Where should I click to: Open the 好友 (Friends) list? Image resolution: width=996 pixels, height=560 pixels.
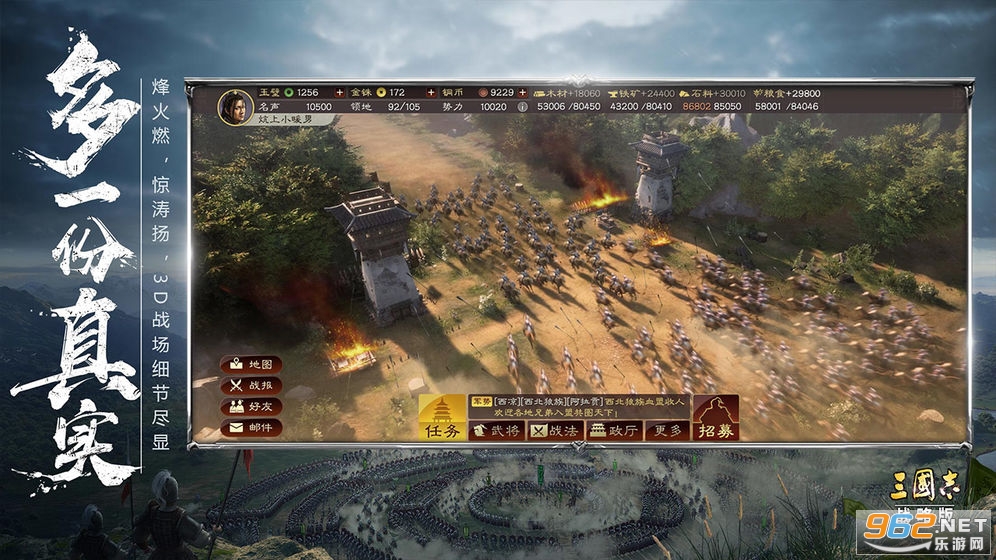tap(252, 406)
